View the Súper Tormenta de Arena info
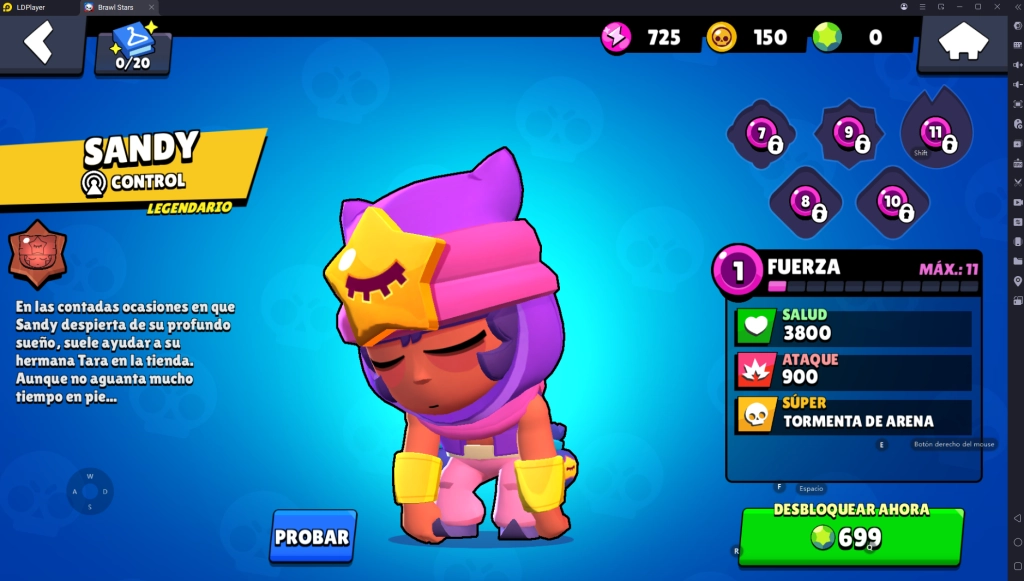Viewport: 1024px width, 581px height. (x=853, y=415)
